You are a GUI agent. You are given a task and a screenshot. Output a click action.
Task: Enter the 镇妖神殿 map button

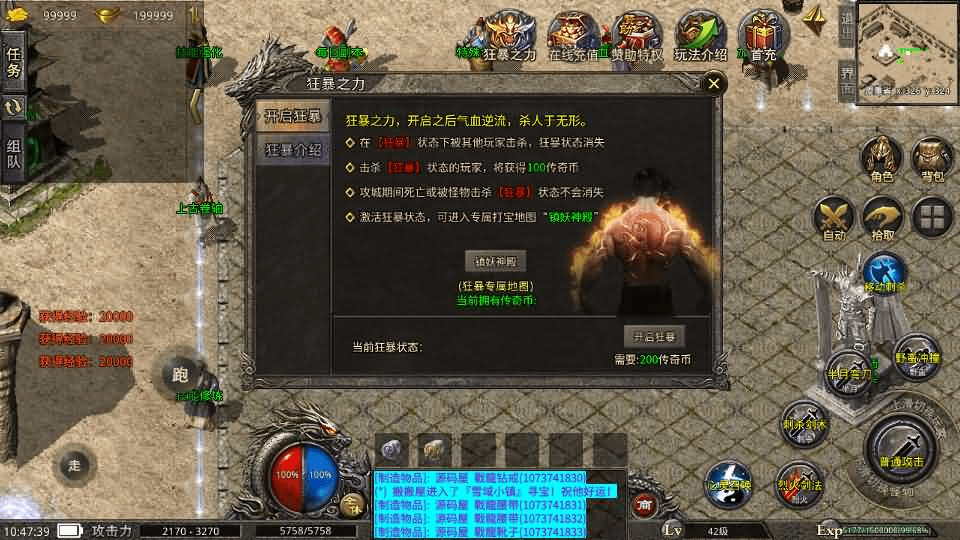point(498,262)
